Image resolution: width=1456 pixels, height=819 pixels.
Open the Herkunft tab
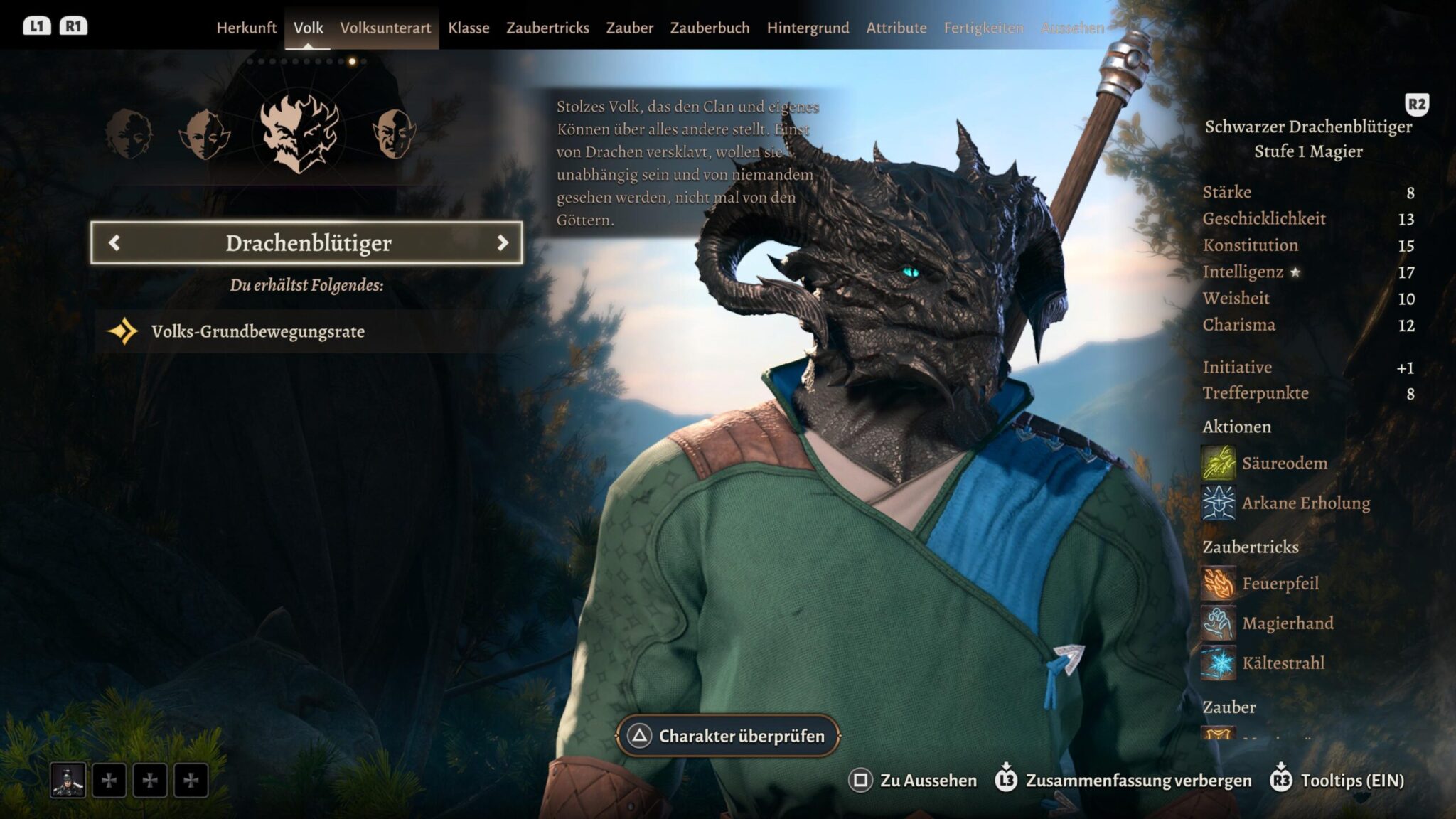[246, 28]
